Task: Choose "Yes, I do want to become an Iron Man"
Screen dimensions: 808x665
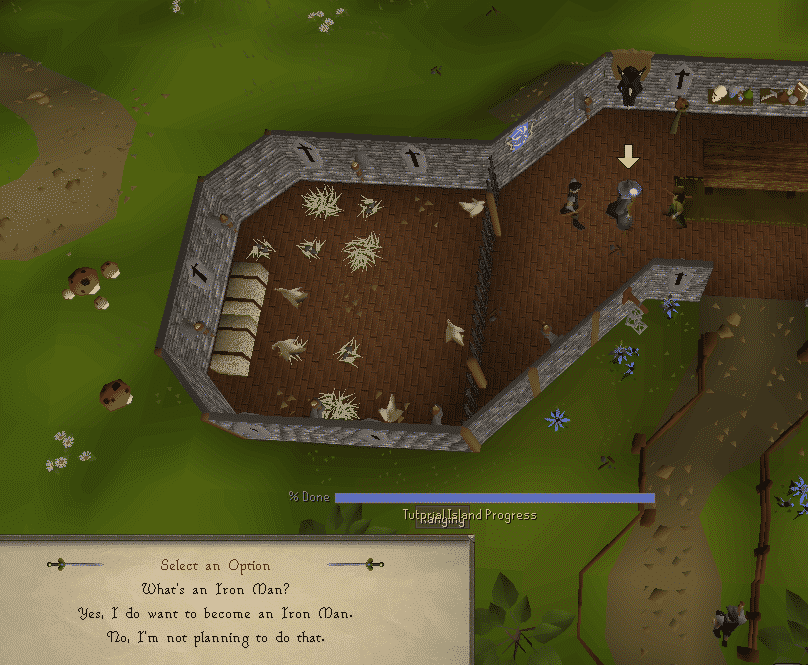Action: click(x=216, y=612)
